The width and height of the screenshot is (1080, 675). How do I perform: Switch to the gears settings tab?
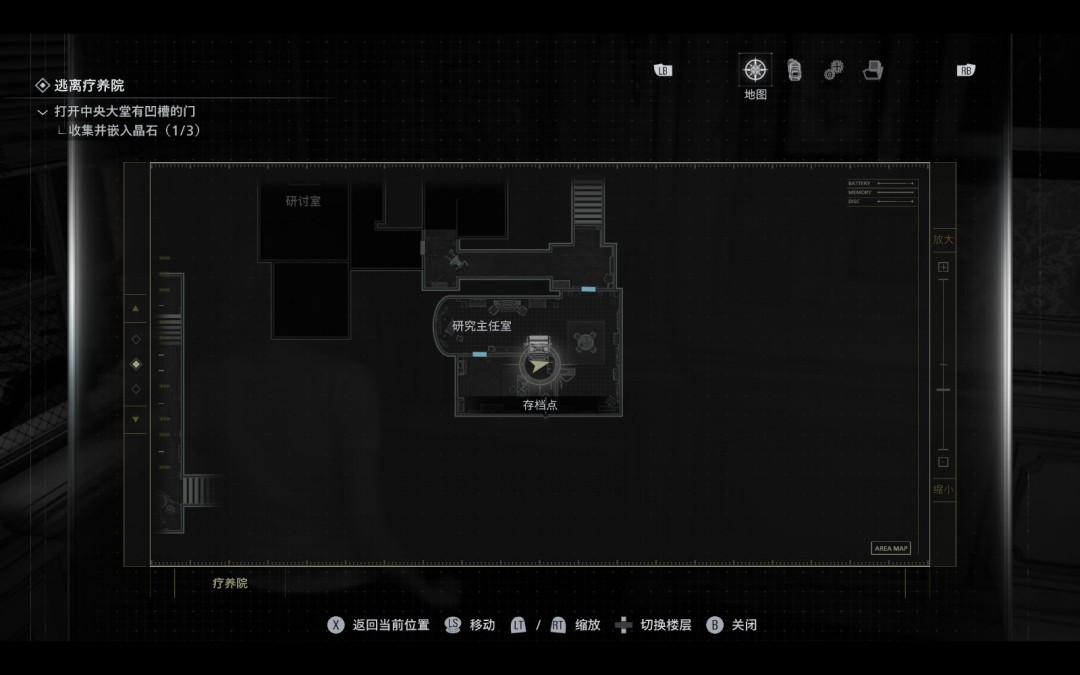pyautogui.click(x=833, y=70)
